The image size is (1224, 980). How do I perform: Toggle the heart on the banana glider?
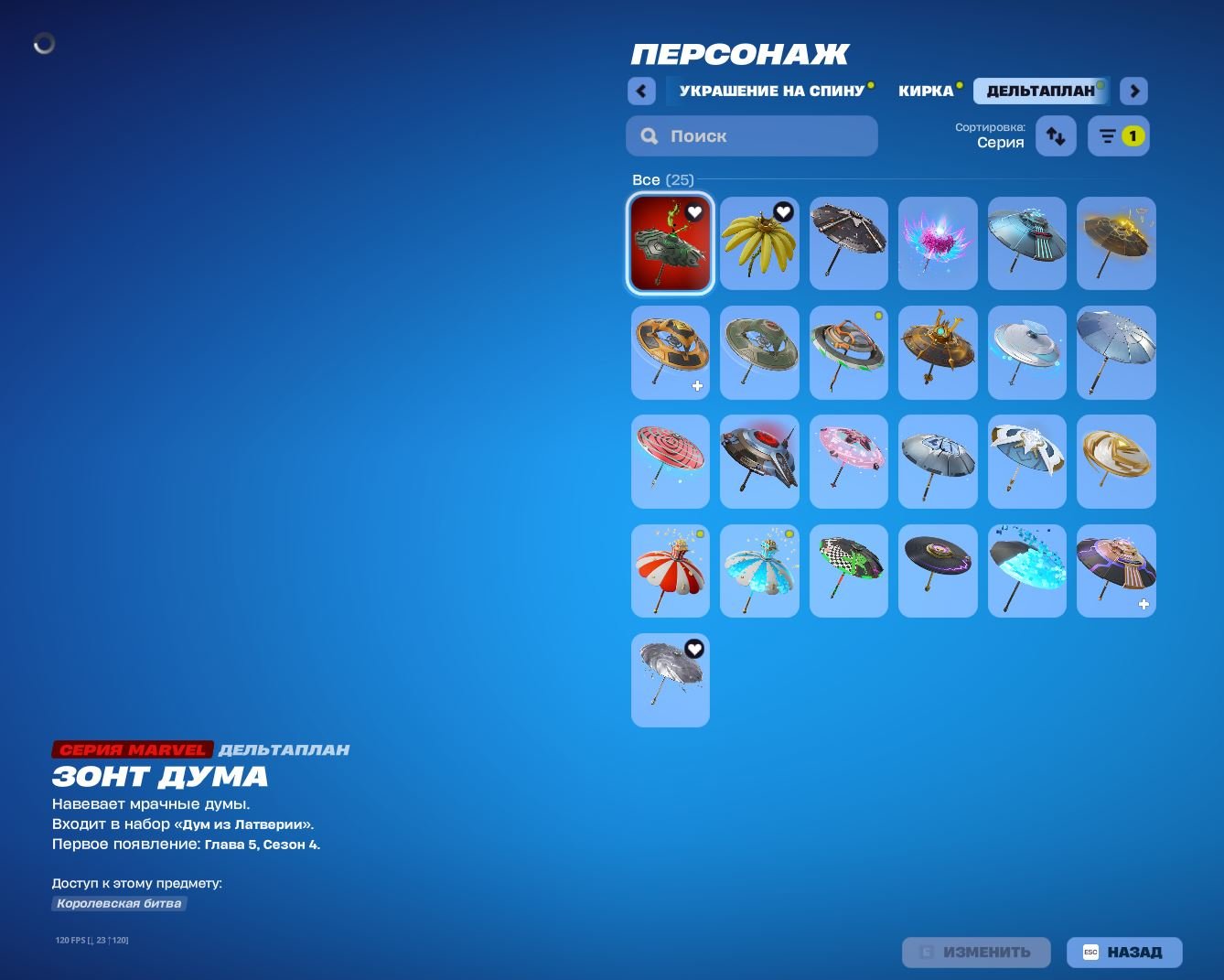pos(783,210)
